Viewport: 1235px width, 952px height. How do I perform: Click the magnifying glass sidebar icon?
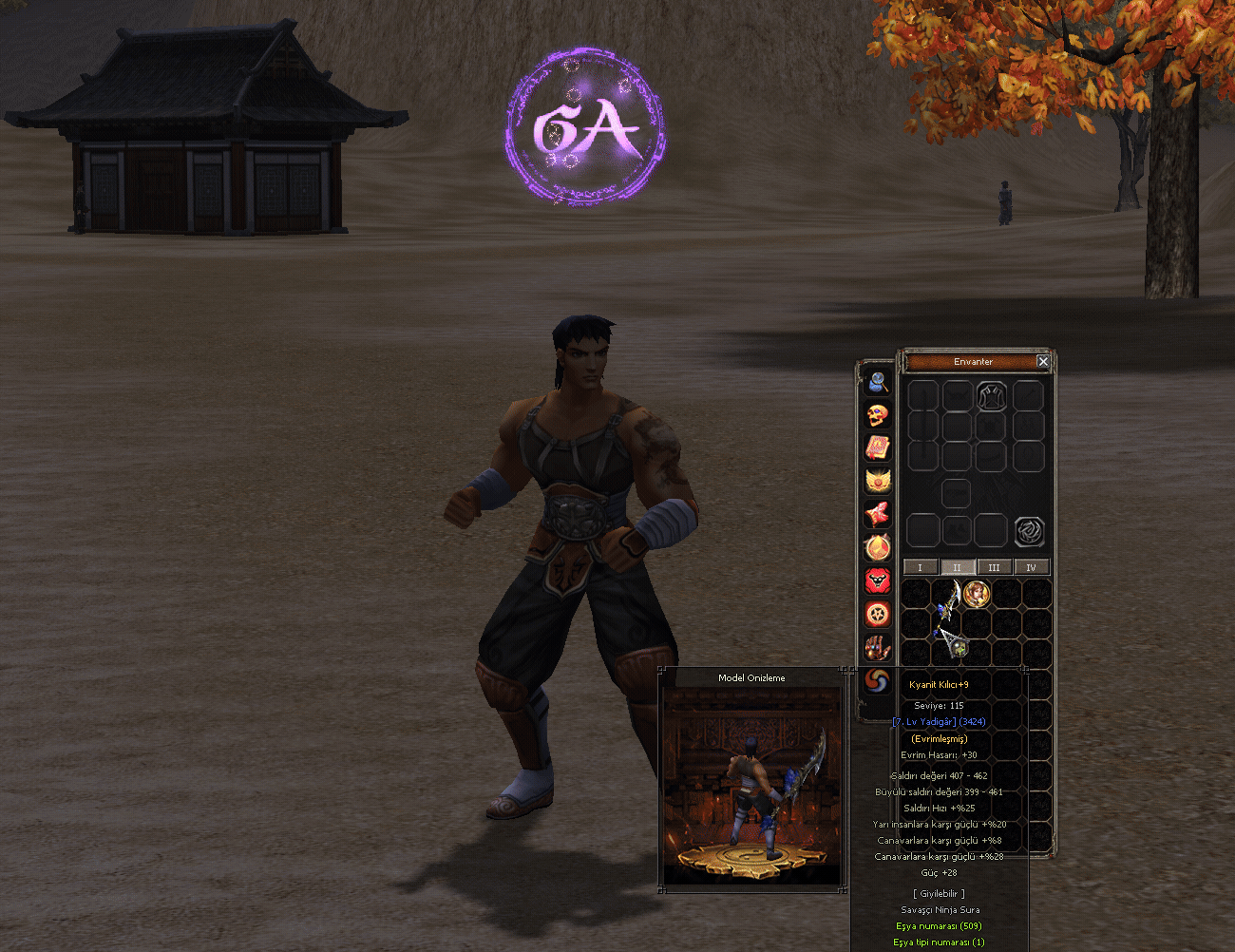point(877,382)
